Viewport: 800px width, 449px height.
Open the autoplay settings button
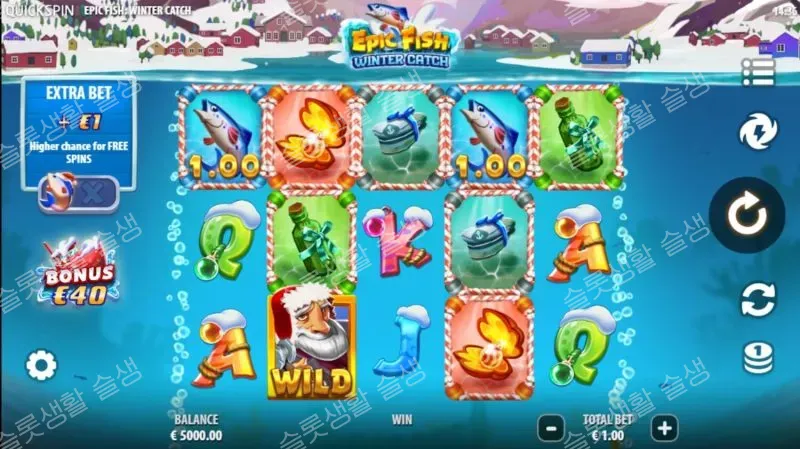point(757,299)
